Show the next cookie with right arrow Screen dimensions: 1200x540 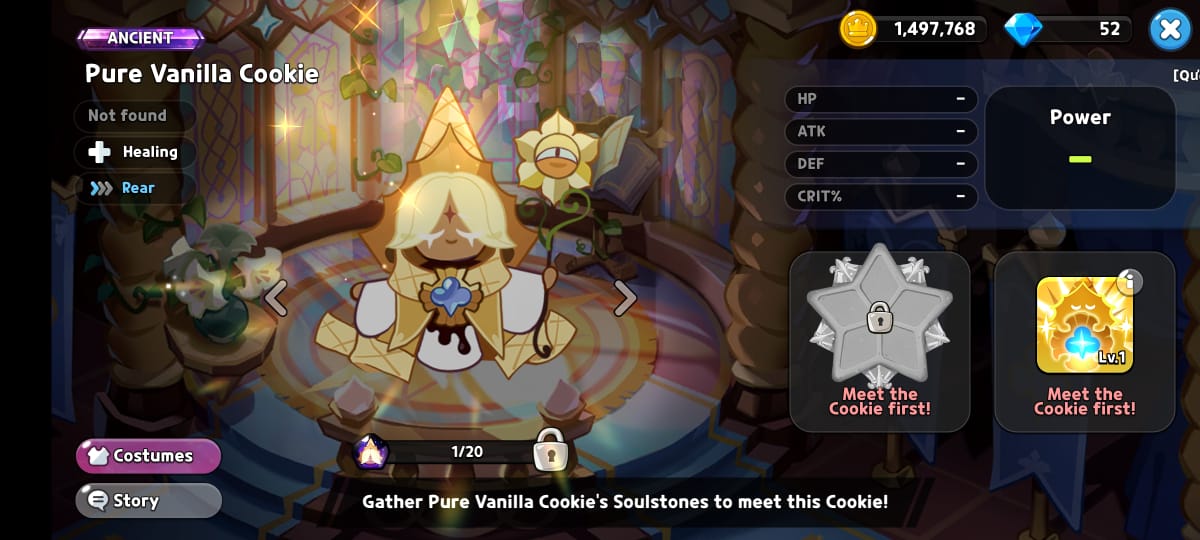click(x=625, y=297)
